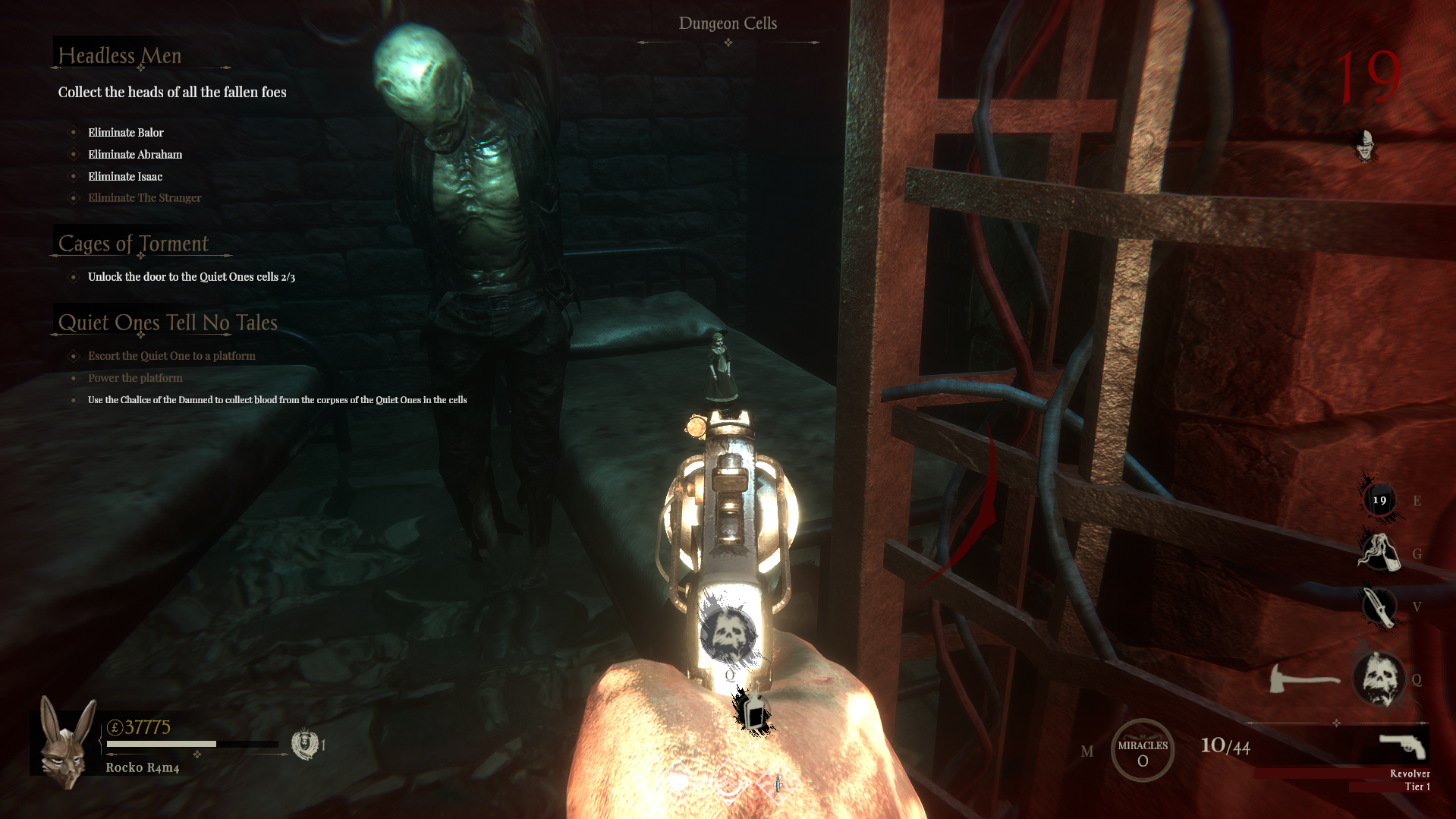Toggle the Eliminate Balor objective

pos(125,132)
